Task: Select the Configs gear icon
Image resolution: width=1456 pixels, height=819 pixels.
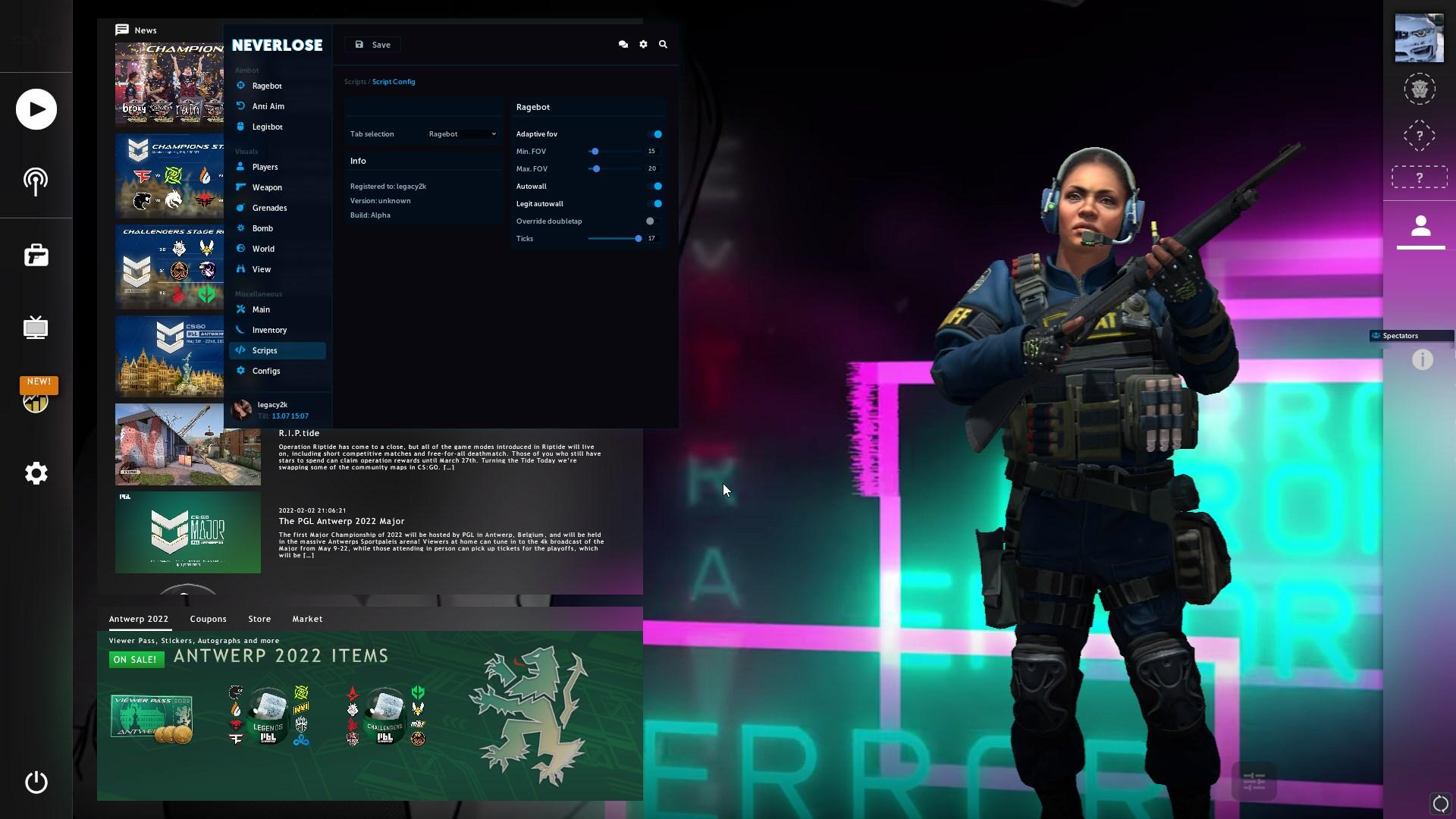Action: pyautogui.click(x=240, y=371)
